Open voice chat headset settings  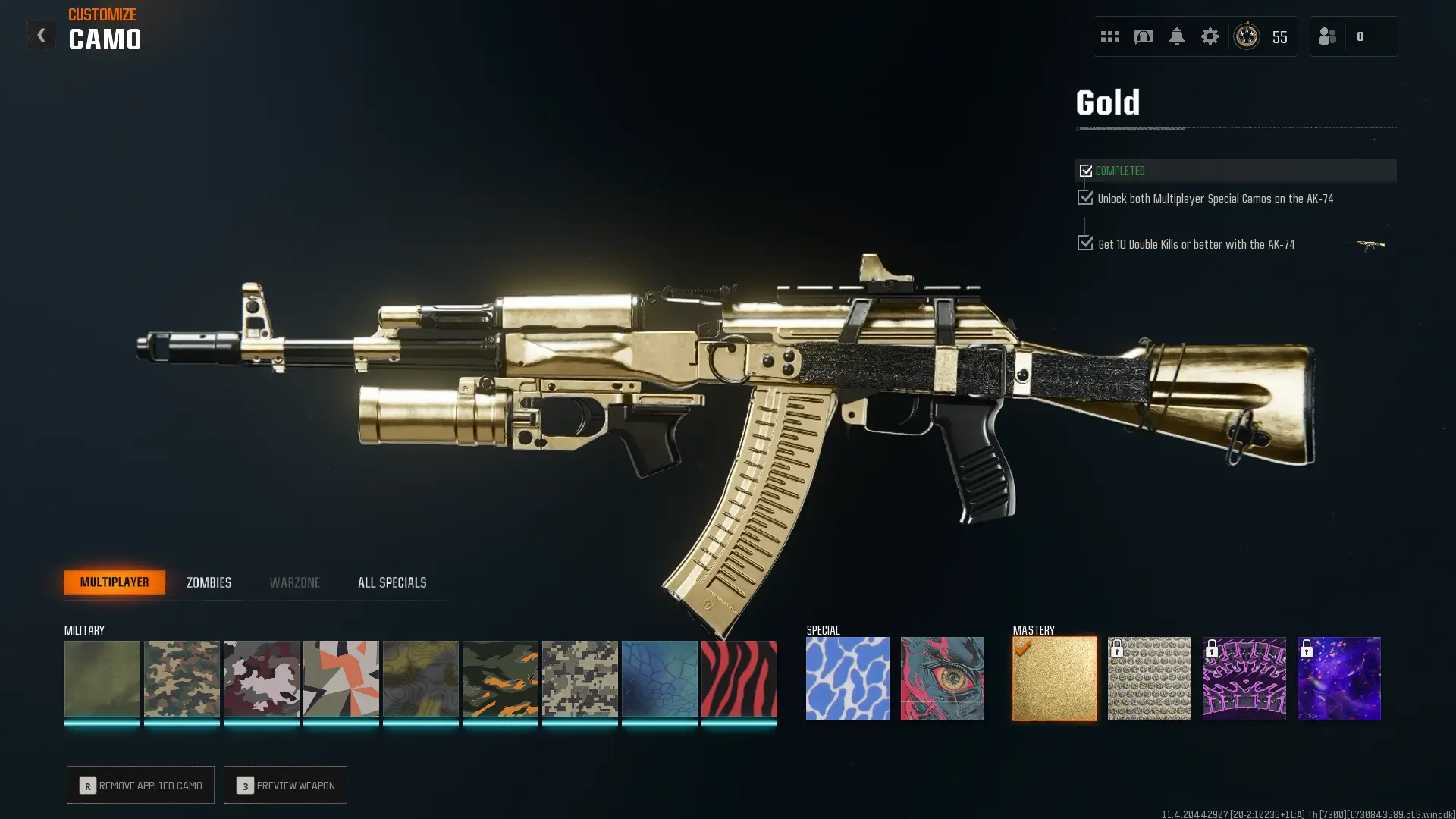click(x=1143, y=36)
